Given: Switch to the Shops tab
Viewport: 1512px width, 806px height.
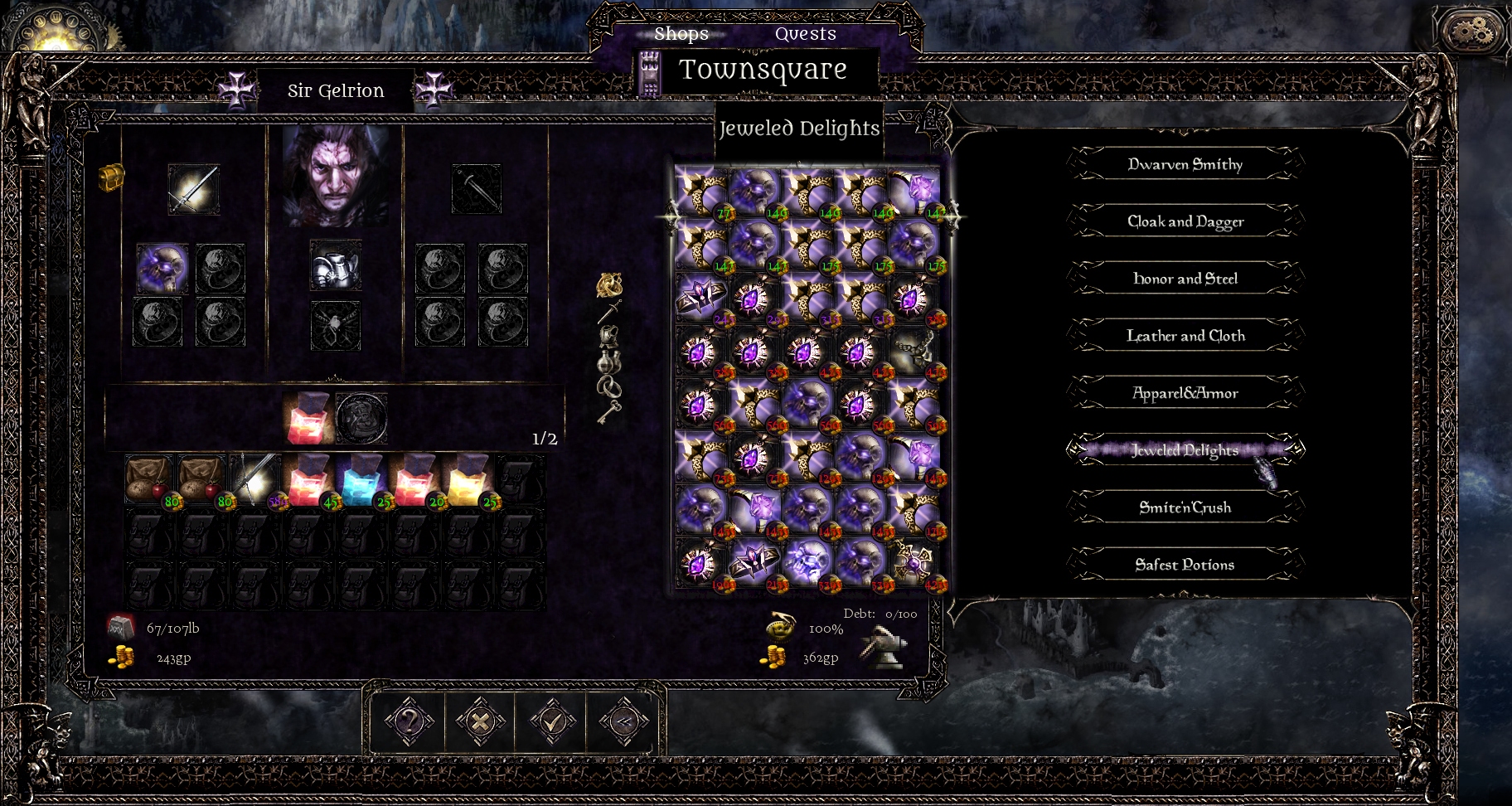Looking at the screenshot, I should [x=681, y=34].
